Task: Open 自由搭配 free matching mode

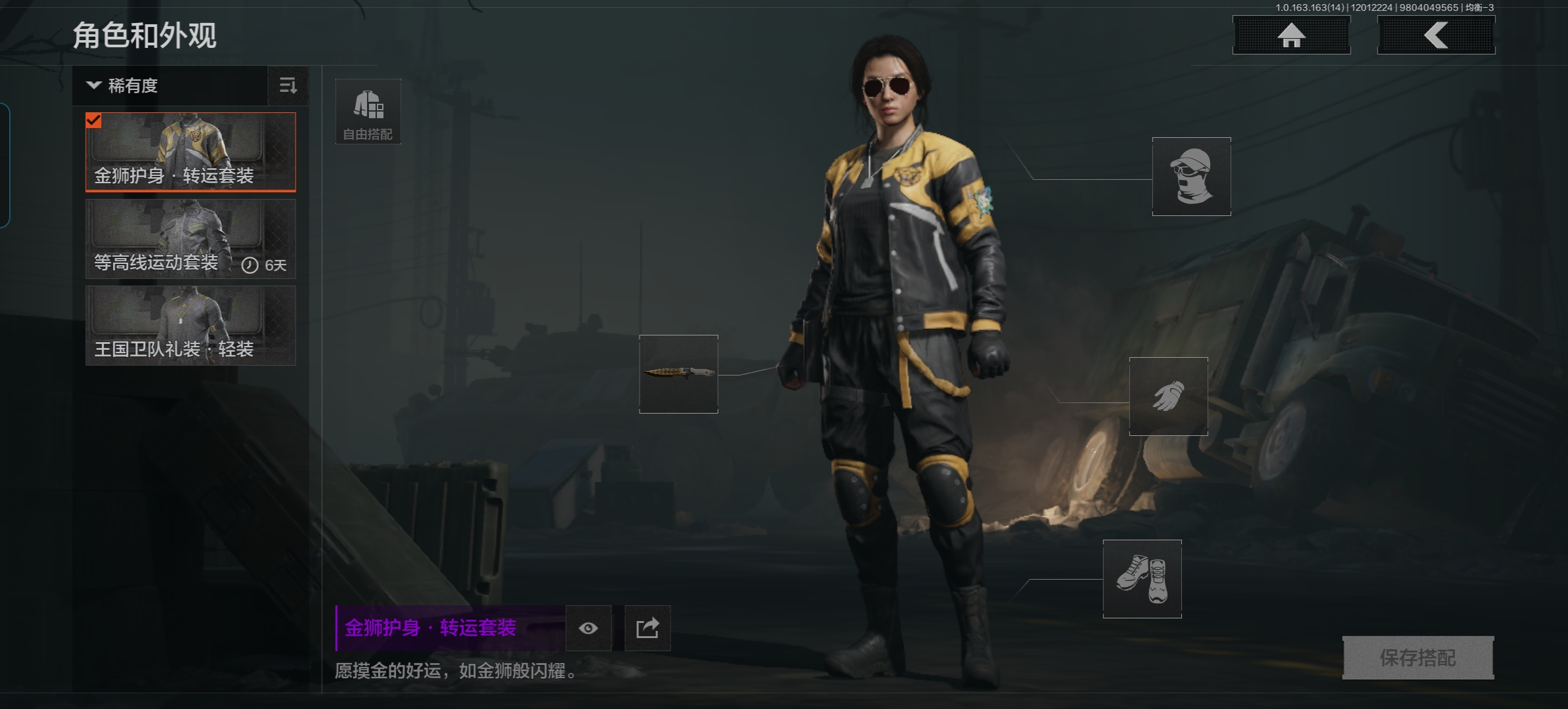Action: (x=368, y=112)
